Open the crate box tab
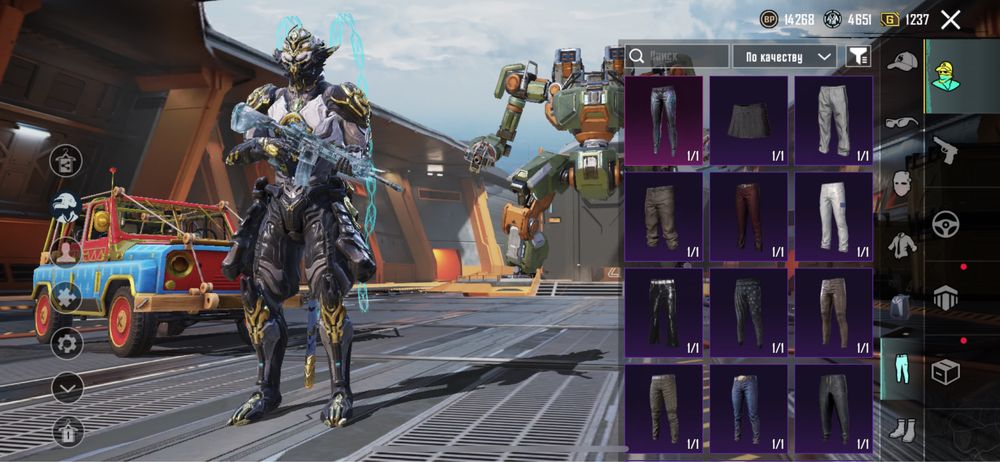The height and width of the screenshot is (462, 1000). pyautogui.click(x=945, y=371)
